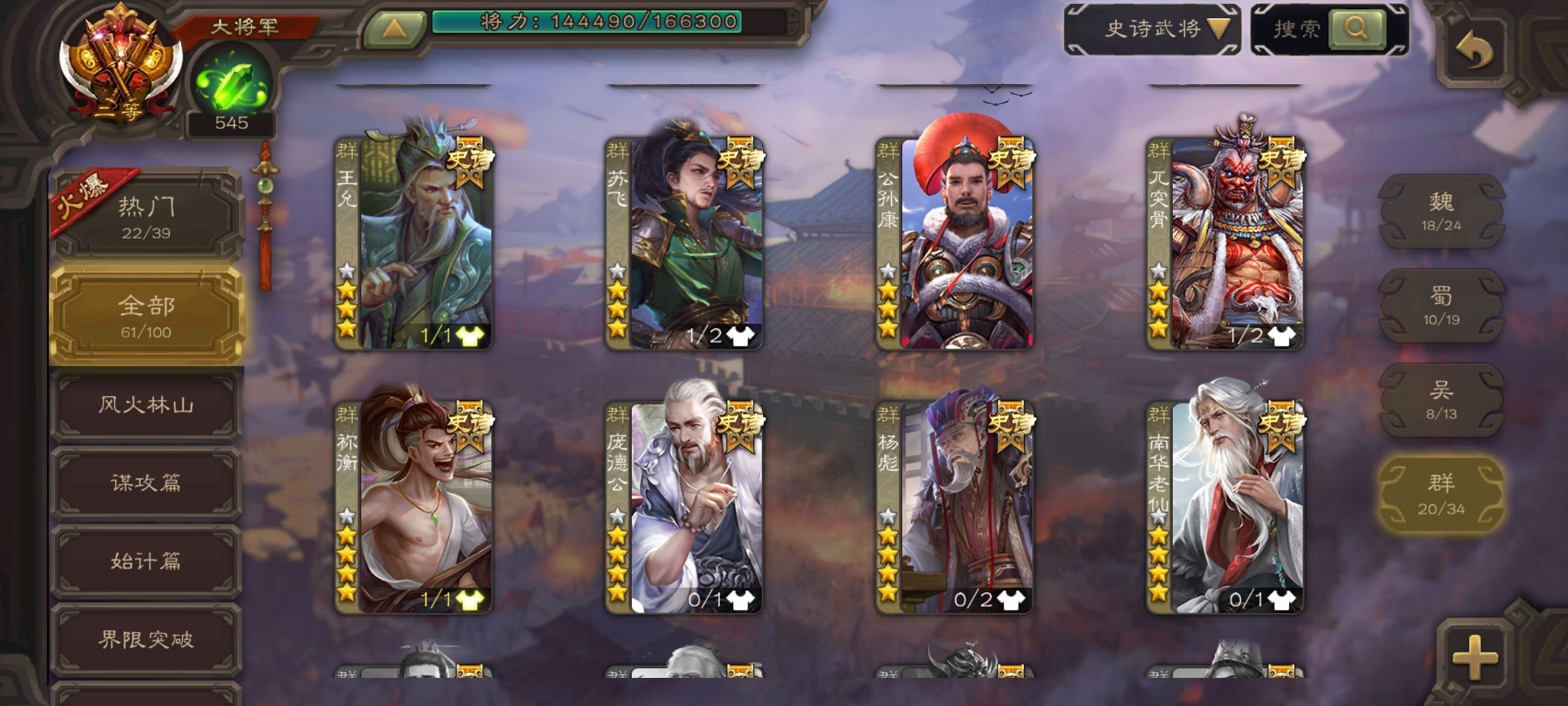The height and width of the screenshot is (706, 1568).
Task: Go back with the return arrow
Action: 1475,51
